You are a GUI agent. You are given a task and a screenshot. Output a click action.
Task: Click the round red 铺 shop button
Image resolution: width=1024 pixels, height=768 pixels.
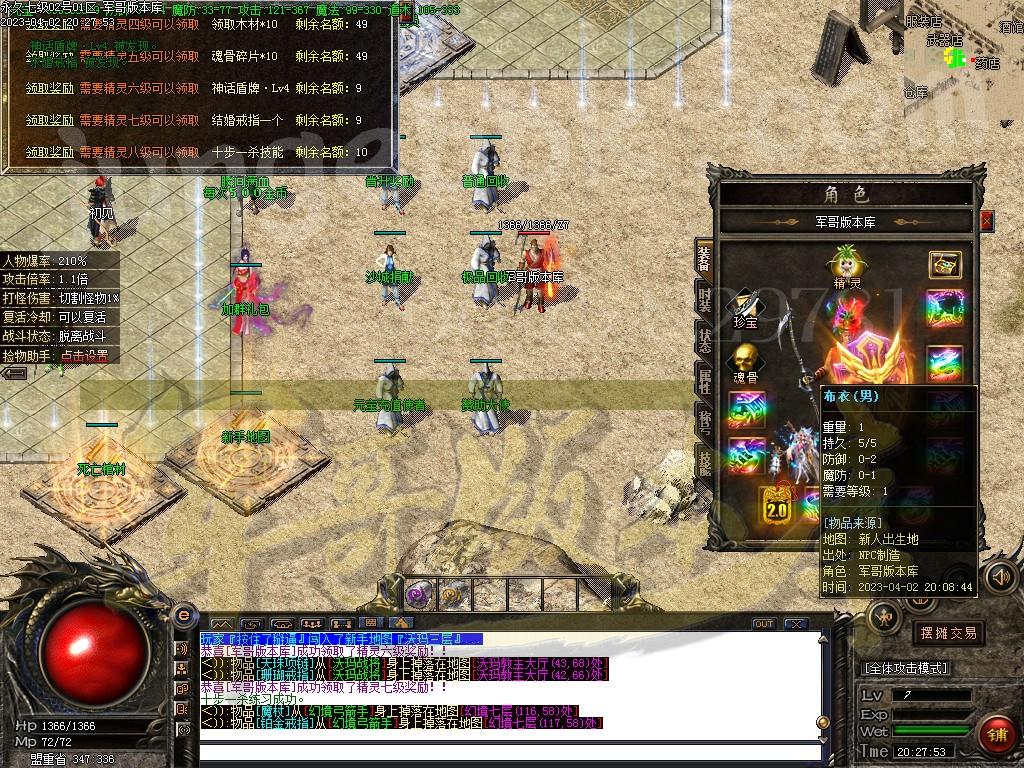tap(995, 734)
